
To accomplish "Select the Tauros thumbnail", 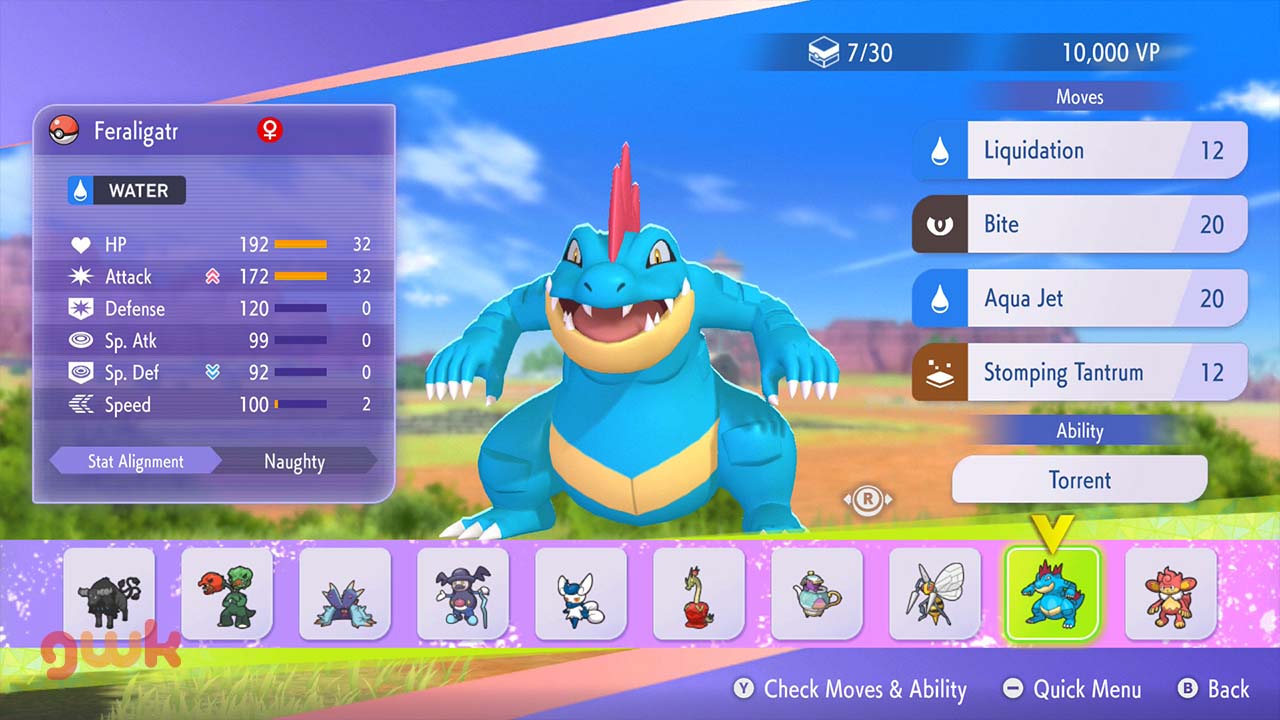I will coord(109,594).
